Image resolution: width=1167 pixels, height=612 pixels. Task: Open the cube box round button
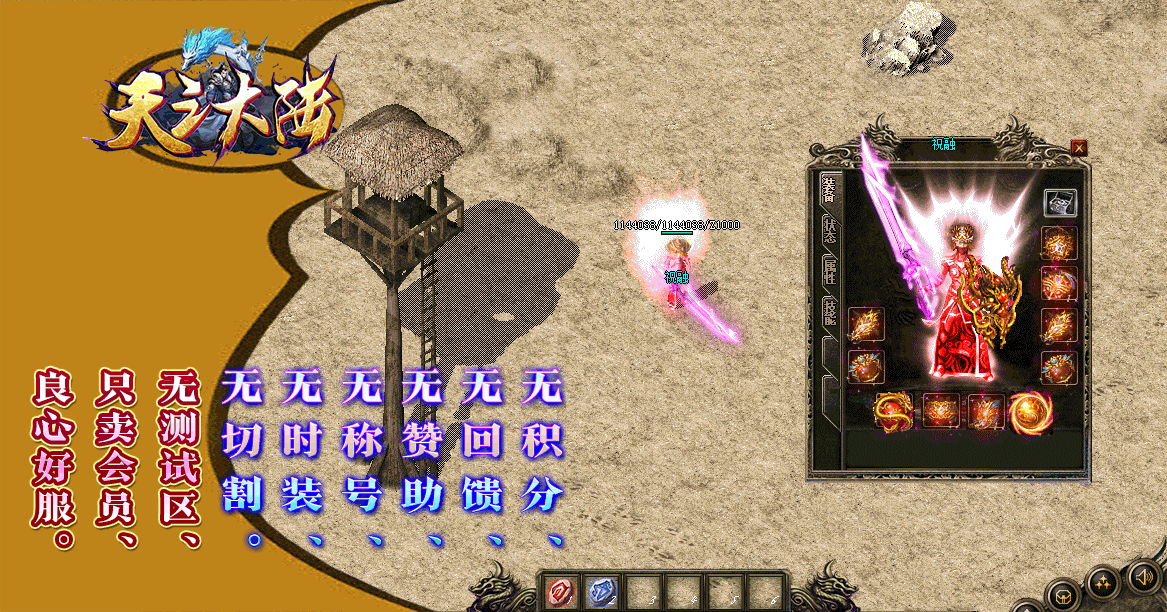tap(1062, 595)
